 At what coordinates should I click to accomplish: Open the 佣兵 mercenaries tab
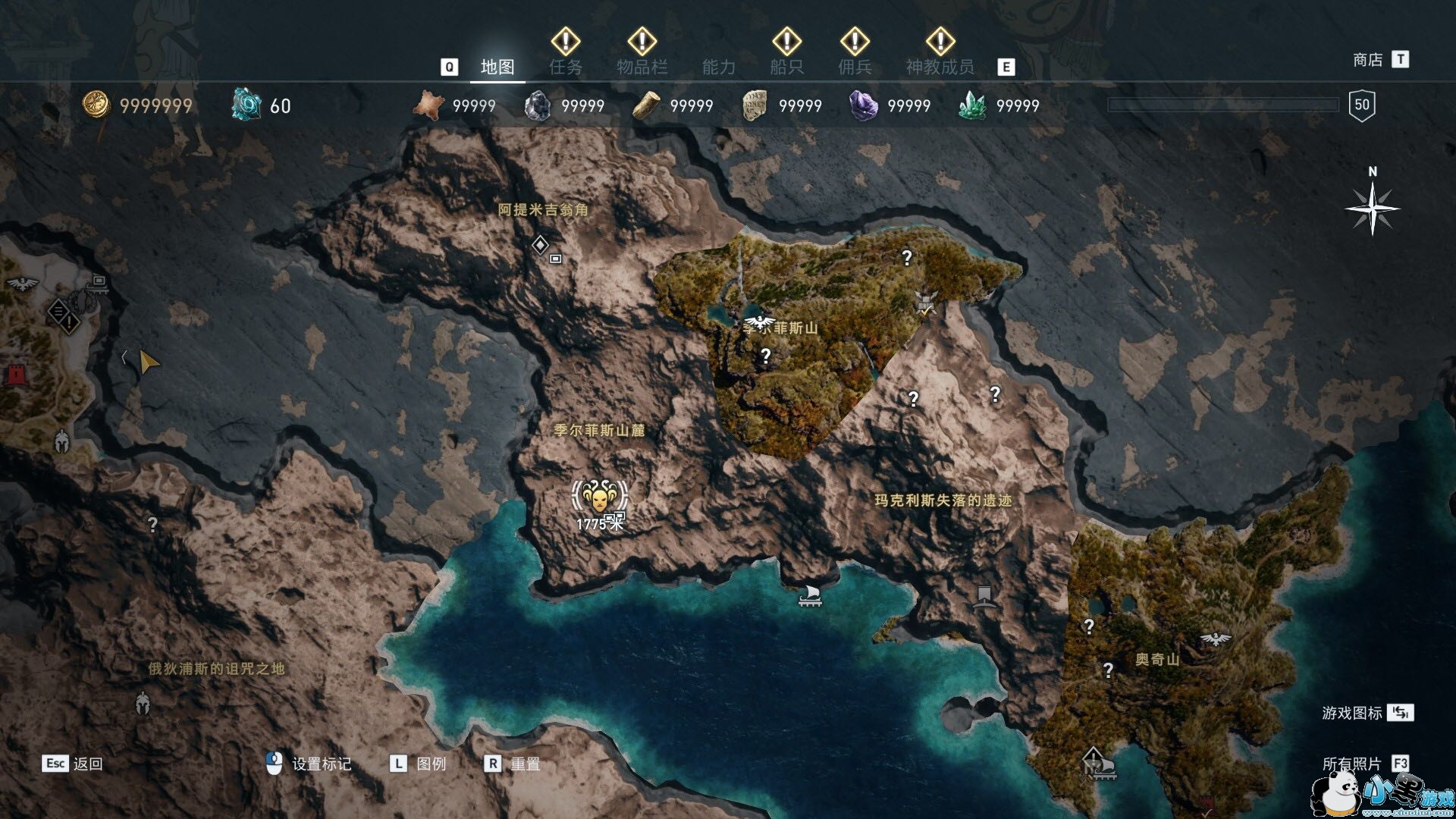coord(855,67)
